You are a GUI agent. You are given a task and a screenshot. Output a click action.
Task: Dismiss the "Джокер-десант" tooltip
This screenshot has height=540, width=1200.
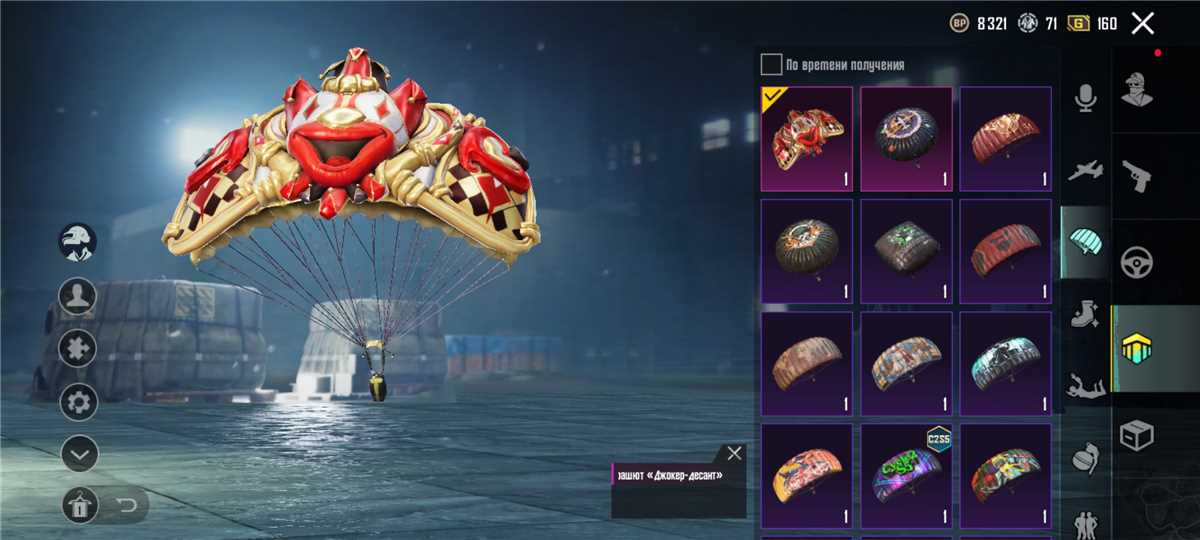(735, 453)
